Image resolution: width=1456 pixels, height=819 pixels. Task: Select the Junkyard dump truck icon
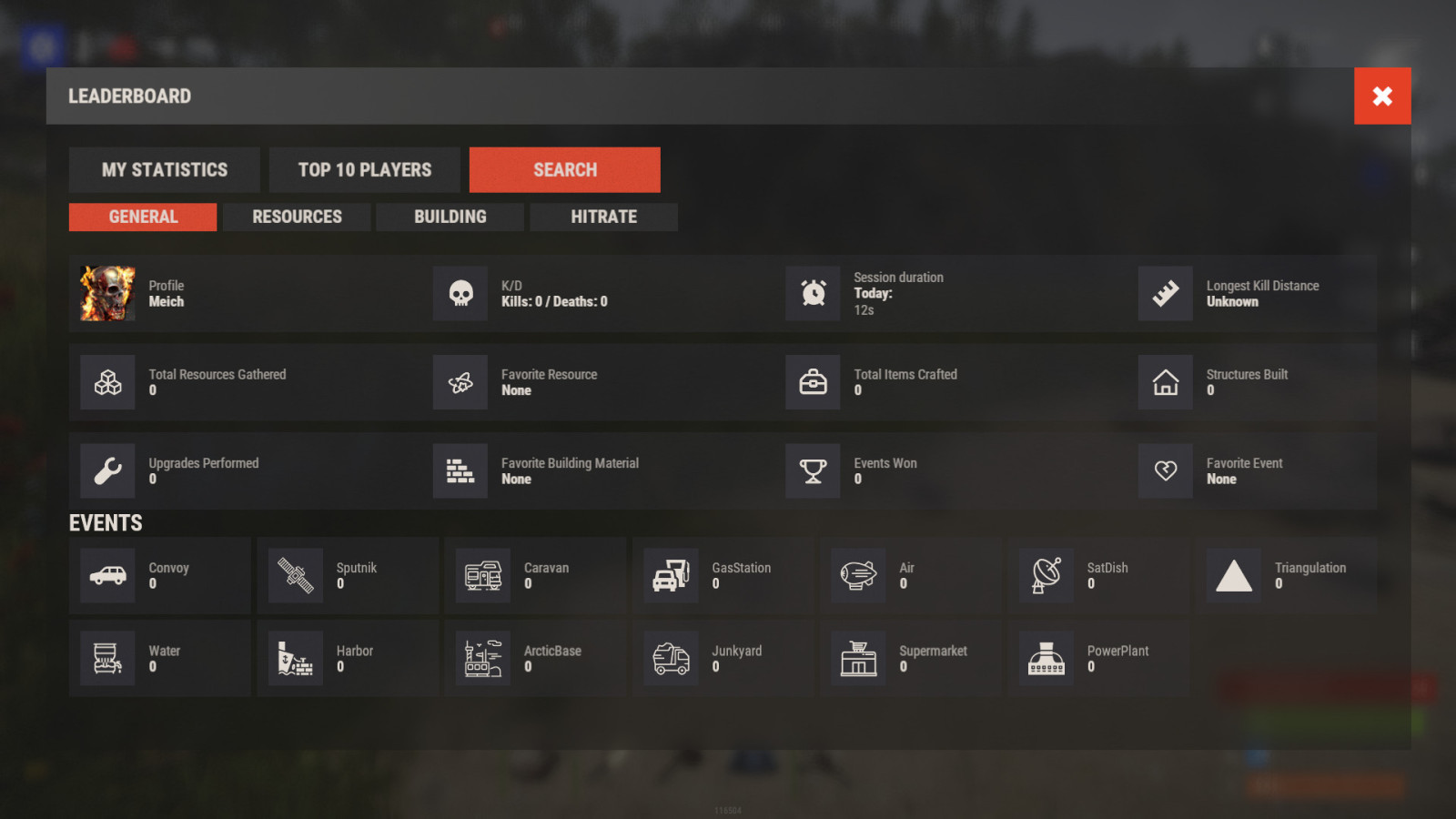tap(671, 658)
